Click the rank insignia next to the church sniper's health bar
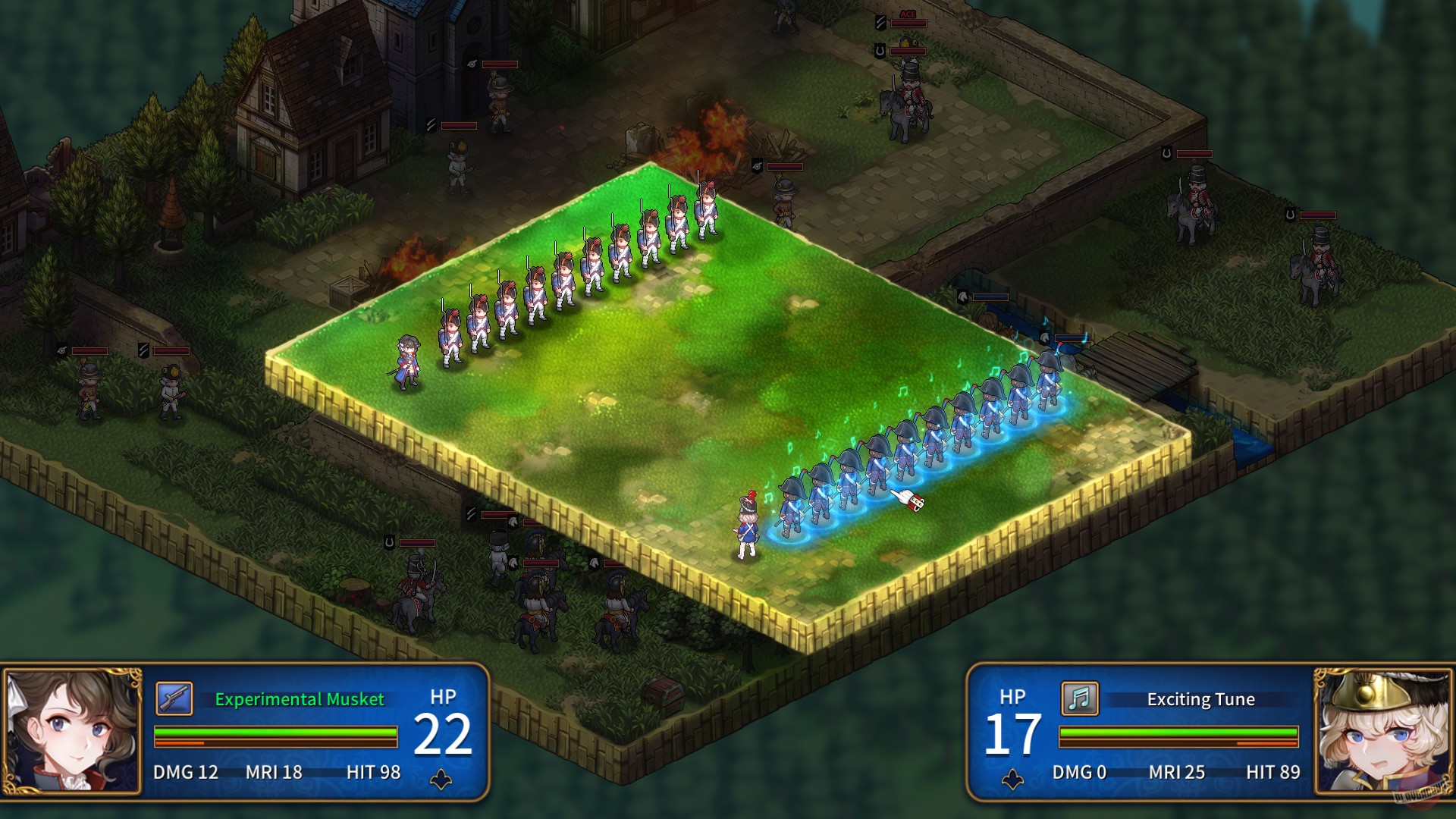The width and height of the screenshot is (1456, 819). [x=471, y=64]
